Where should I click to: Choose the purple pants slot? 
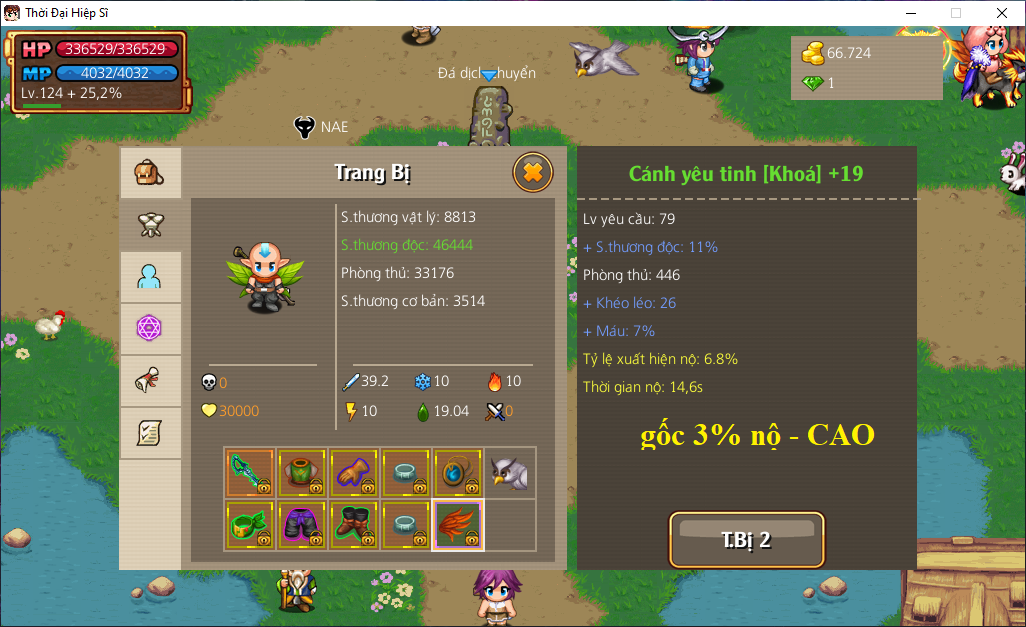point(302,525)
